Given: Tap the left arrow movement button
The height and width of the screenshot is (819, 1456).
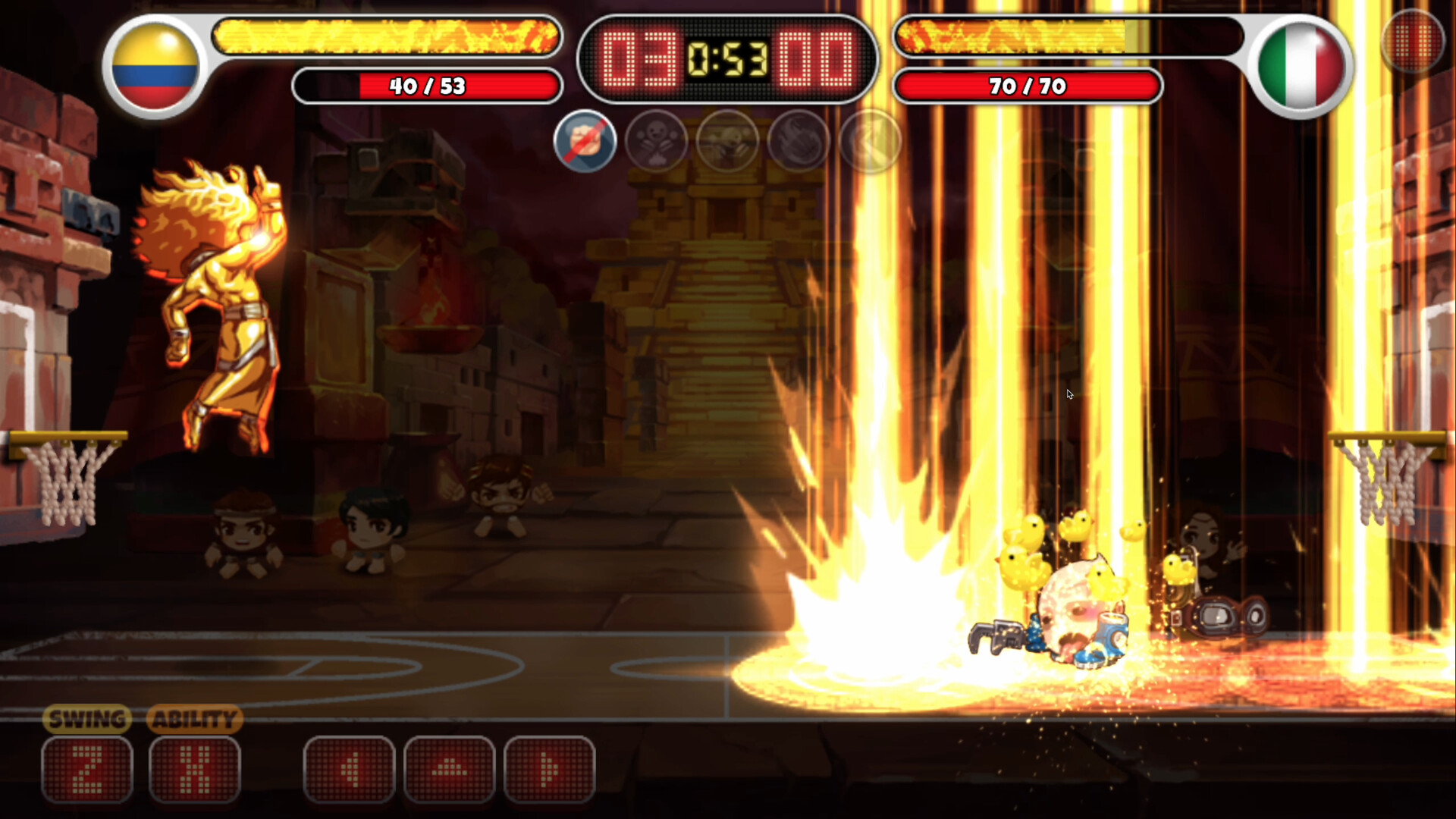Looking at the screenshot, I should pyautogui.click(x=349, y=767).
